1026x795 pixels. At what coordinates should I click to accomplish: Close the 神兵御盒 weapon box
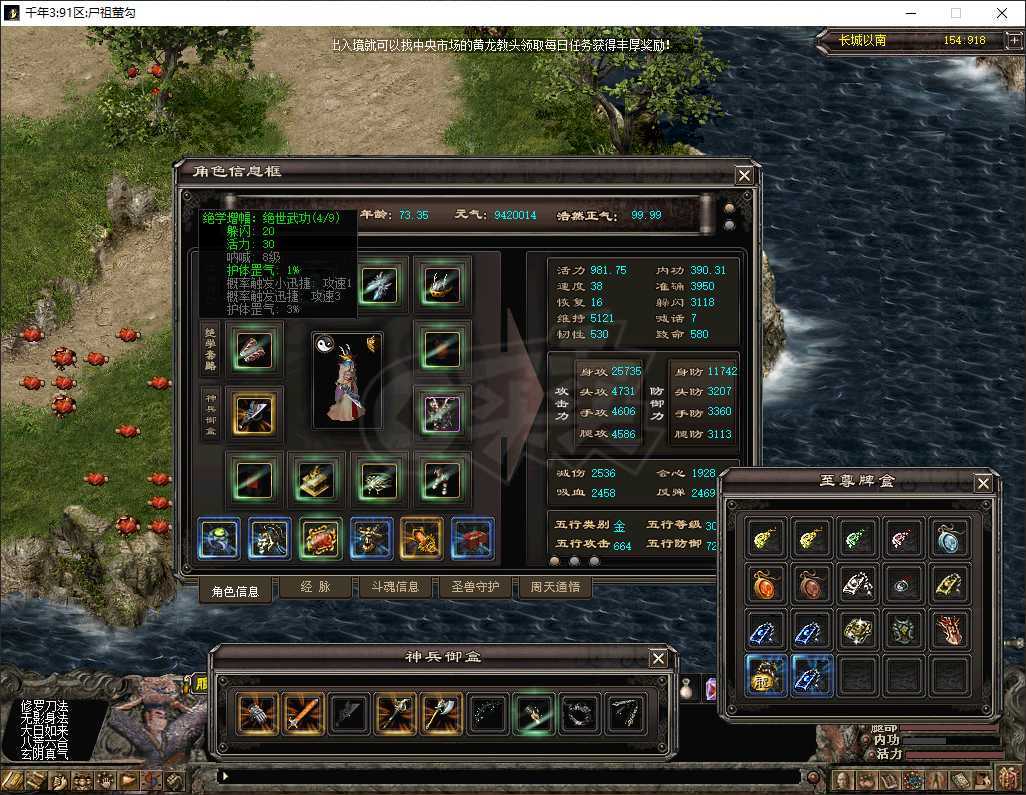click(658, 658)
